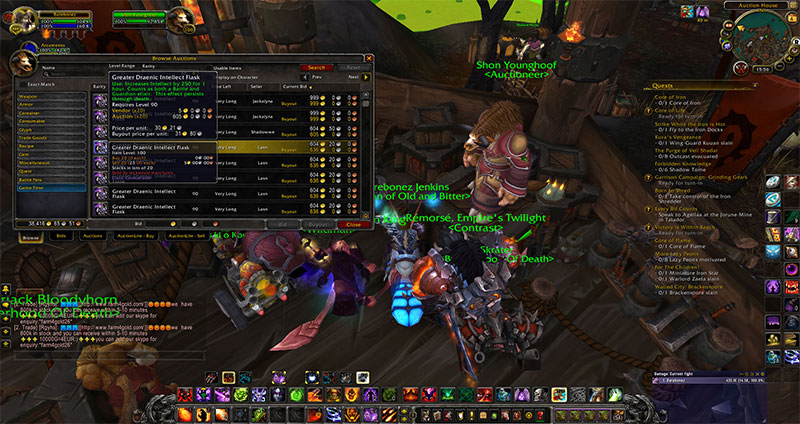The height and width of the screenshot is (424, 800).
Task: Click the red Search button
Action: pos(315,67)
